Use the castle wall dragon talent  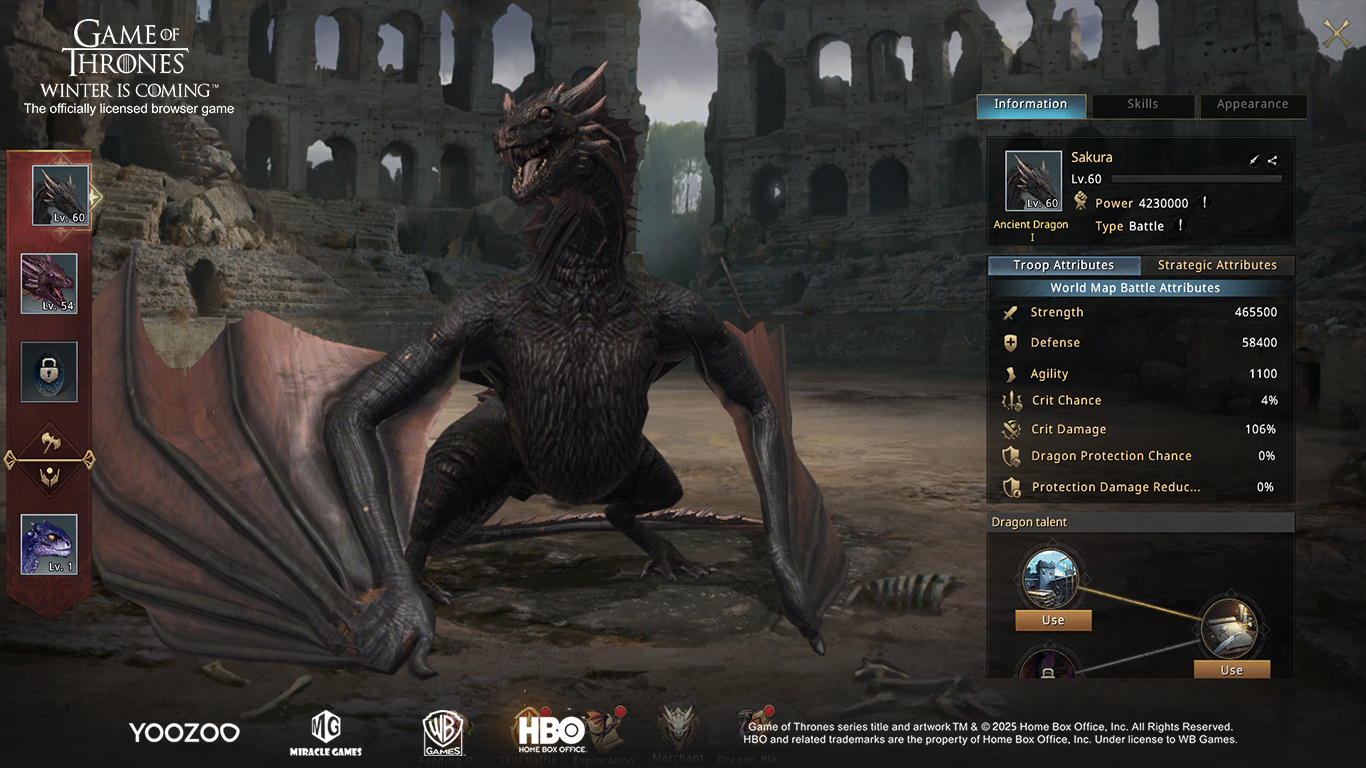(1053, 620)
